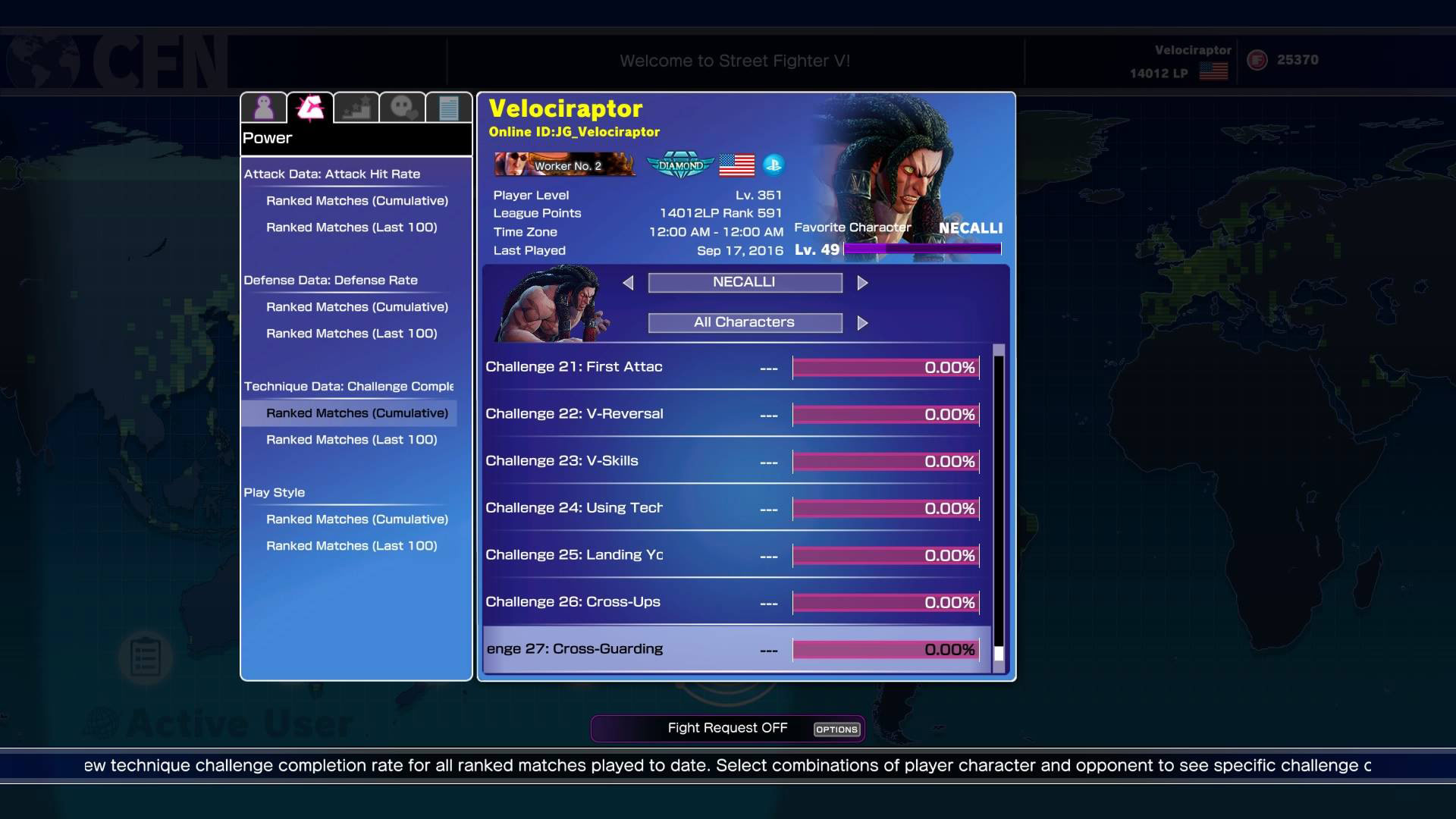
Task: Toggle Fight Request off or on
Action: [727, 727]
